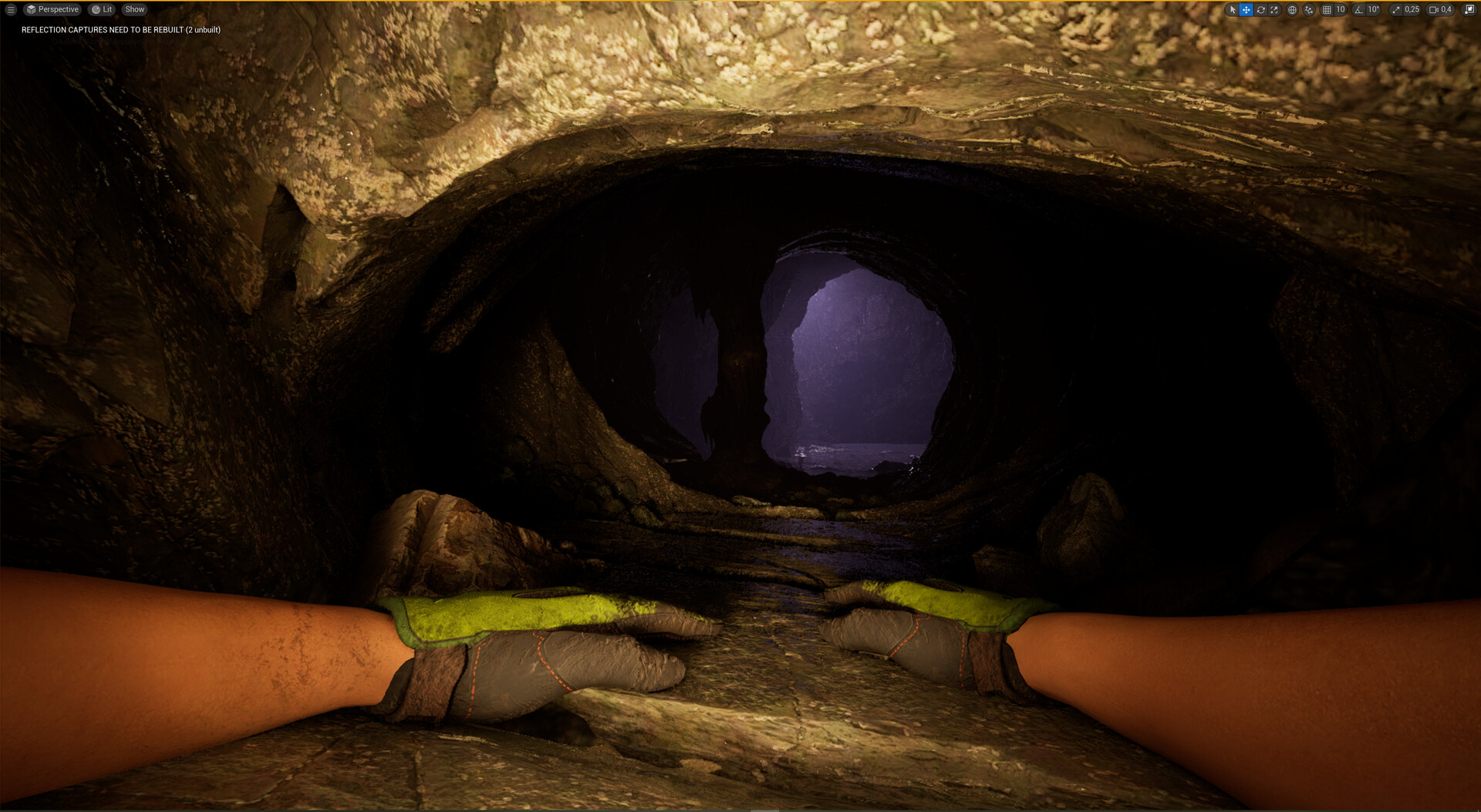The height and width of the screenshot is (812, 1481).
Task: Maximize the viewport with the corner icon
Action: coord(1467,9)
